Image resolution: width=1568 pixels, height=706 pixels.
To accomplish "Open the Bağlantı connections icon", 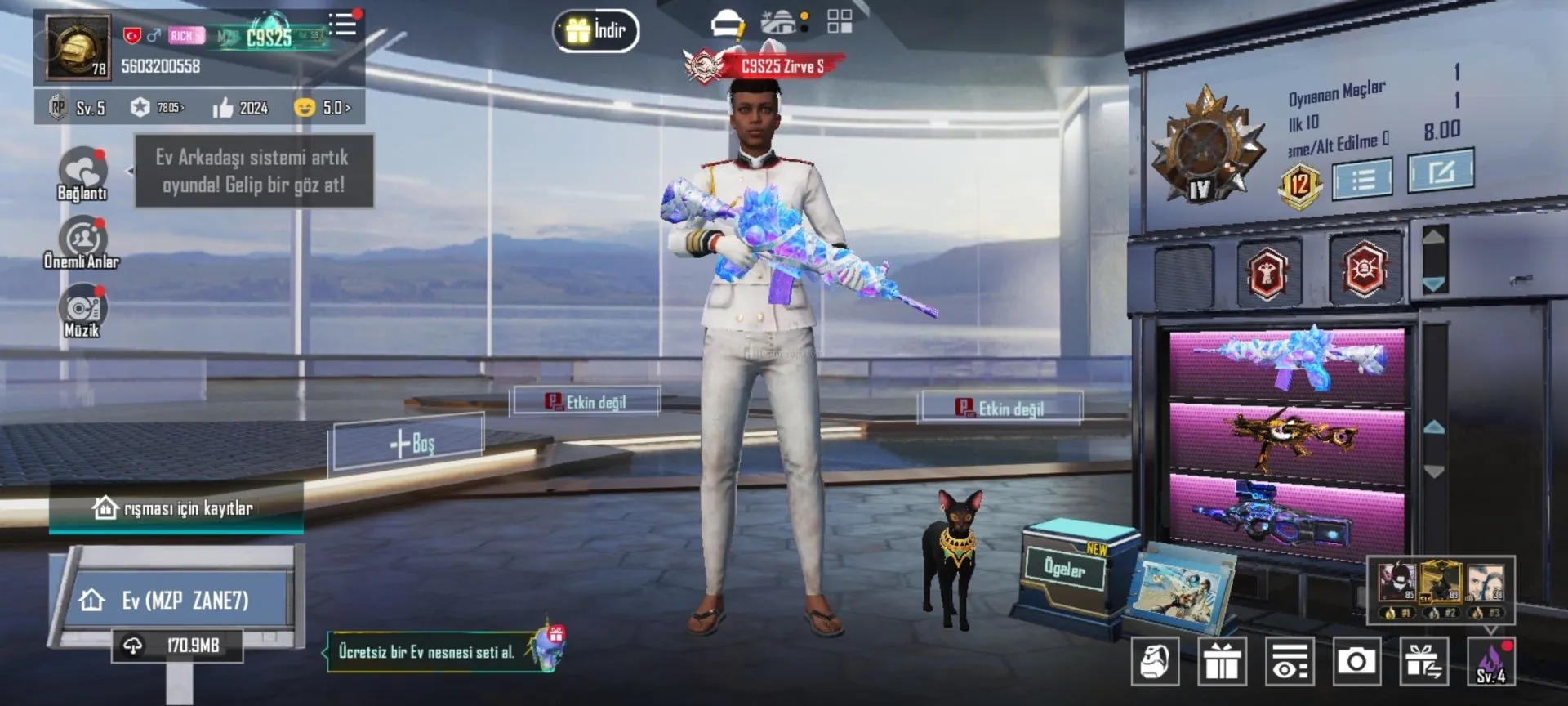I will [82, 173].
